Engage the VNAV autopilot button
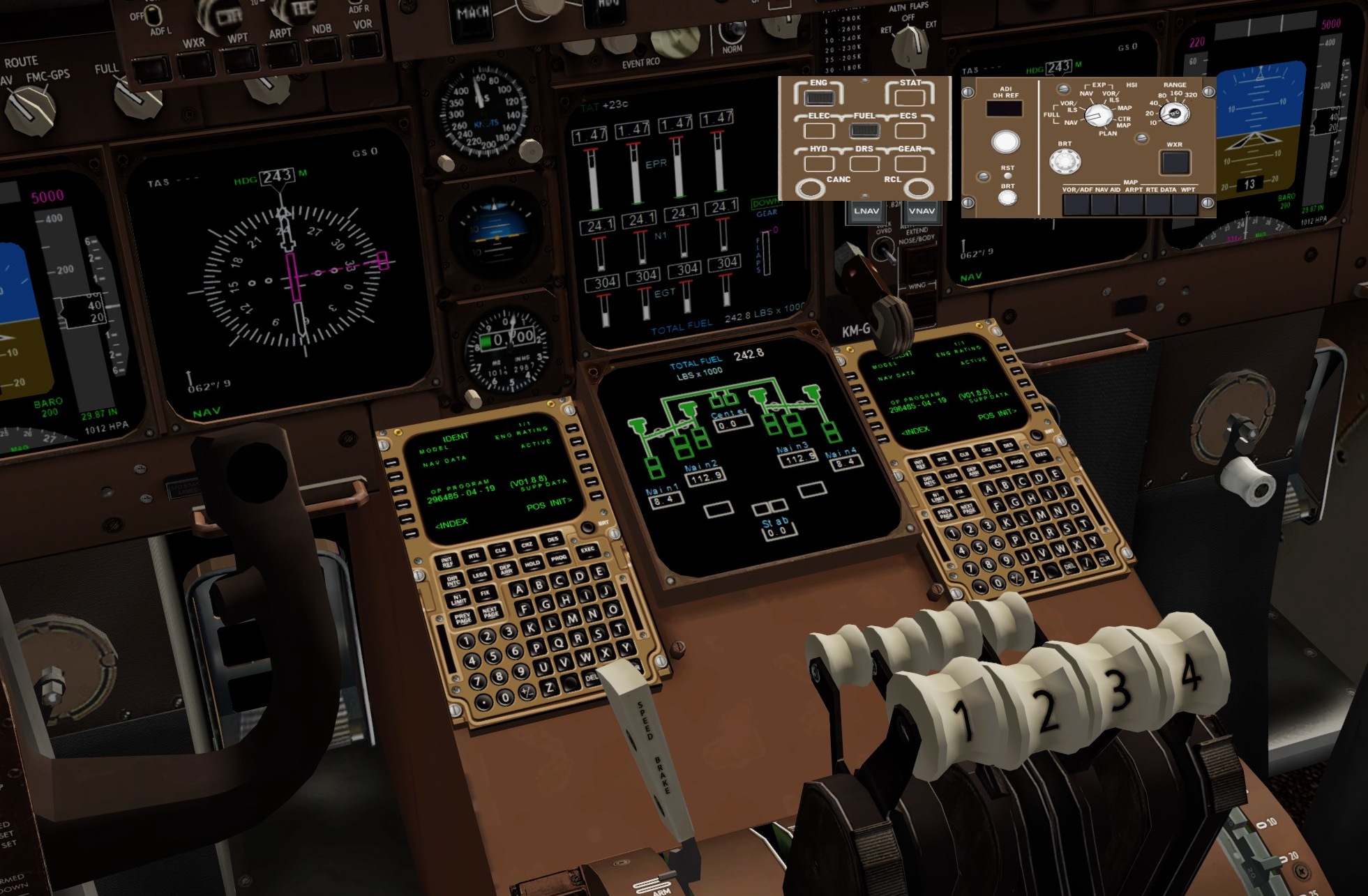This screenshot has width=1368, height=896. point(922,211)
